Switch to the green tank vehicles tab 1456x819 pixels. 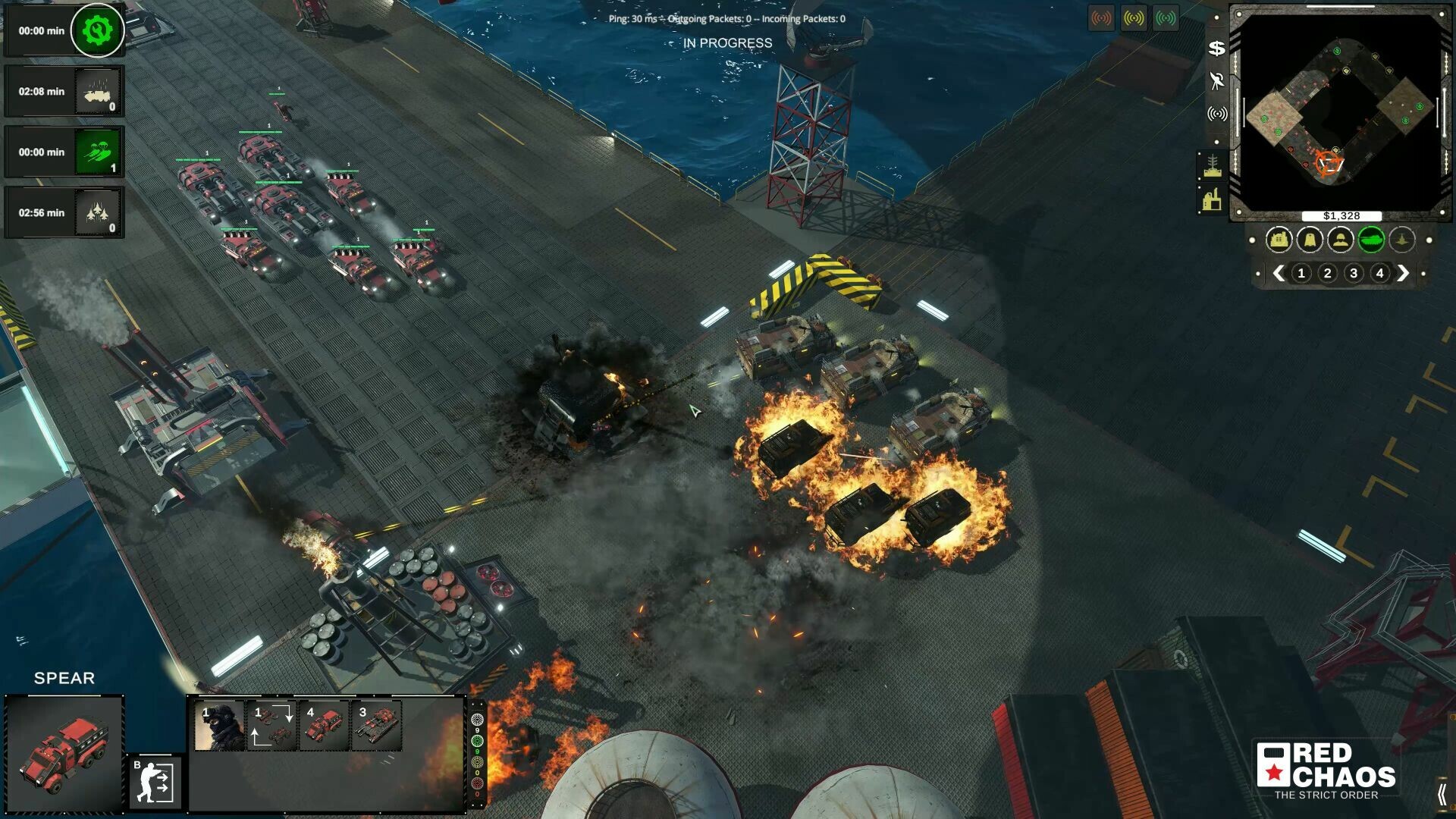click(1371, 240)
